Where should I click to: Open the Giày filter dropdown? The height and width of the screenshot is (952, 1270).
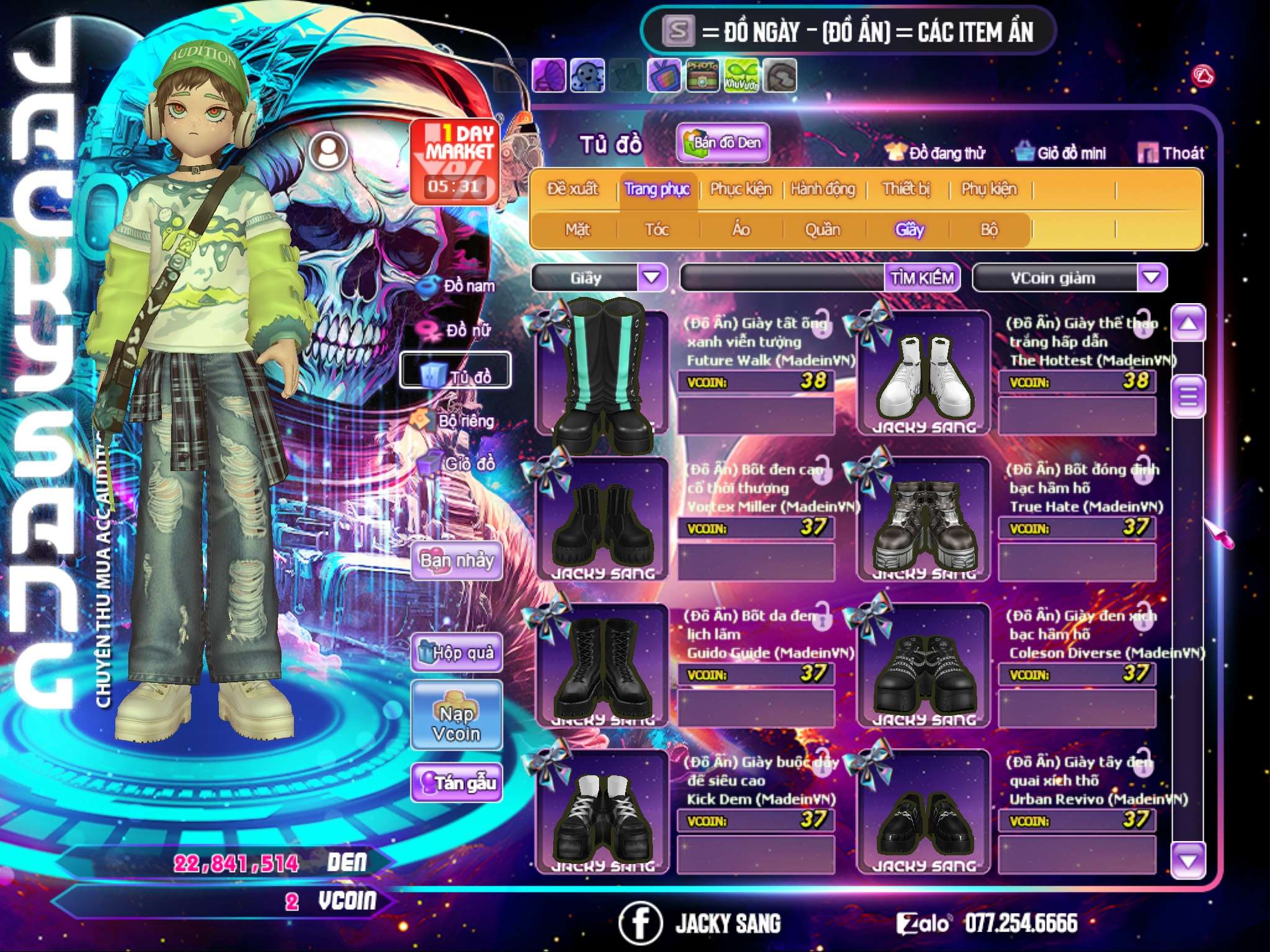652,277
